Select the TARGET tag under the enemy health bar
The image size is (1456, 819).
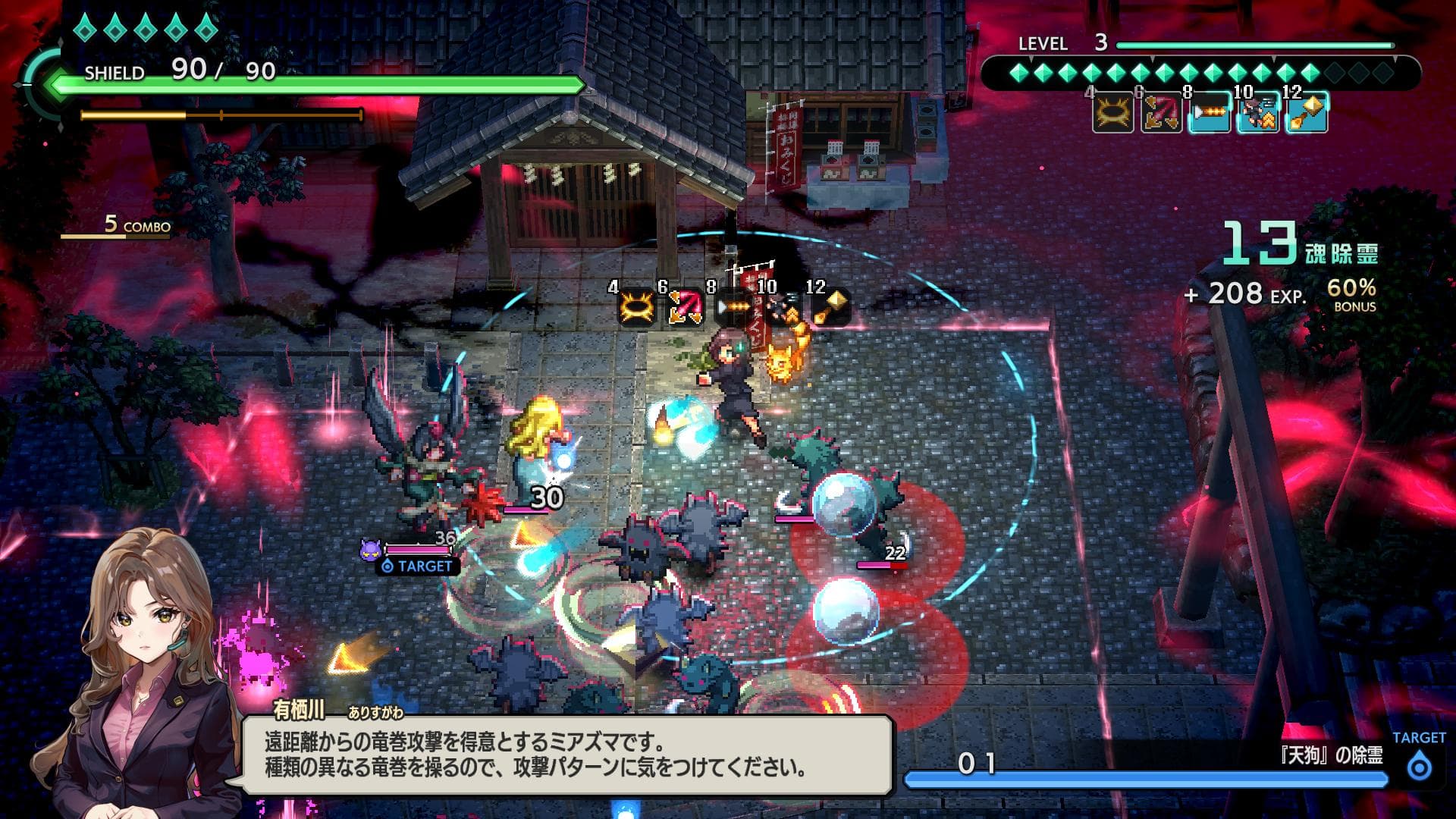[x=417, y=566]
